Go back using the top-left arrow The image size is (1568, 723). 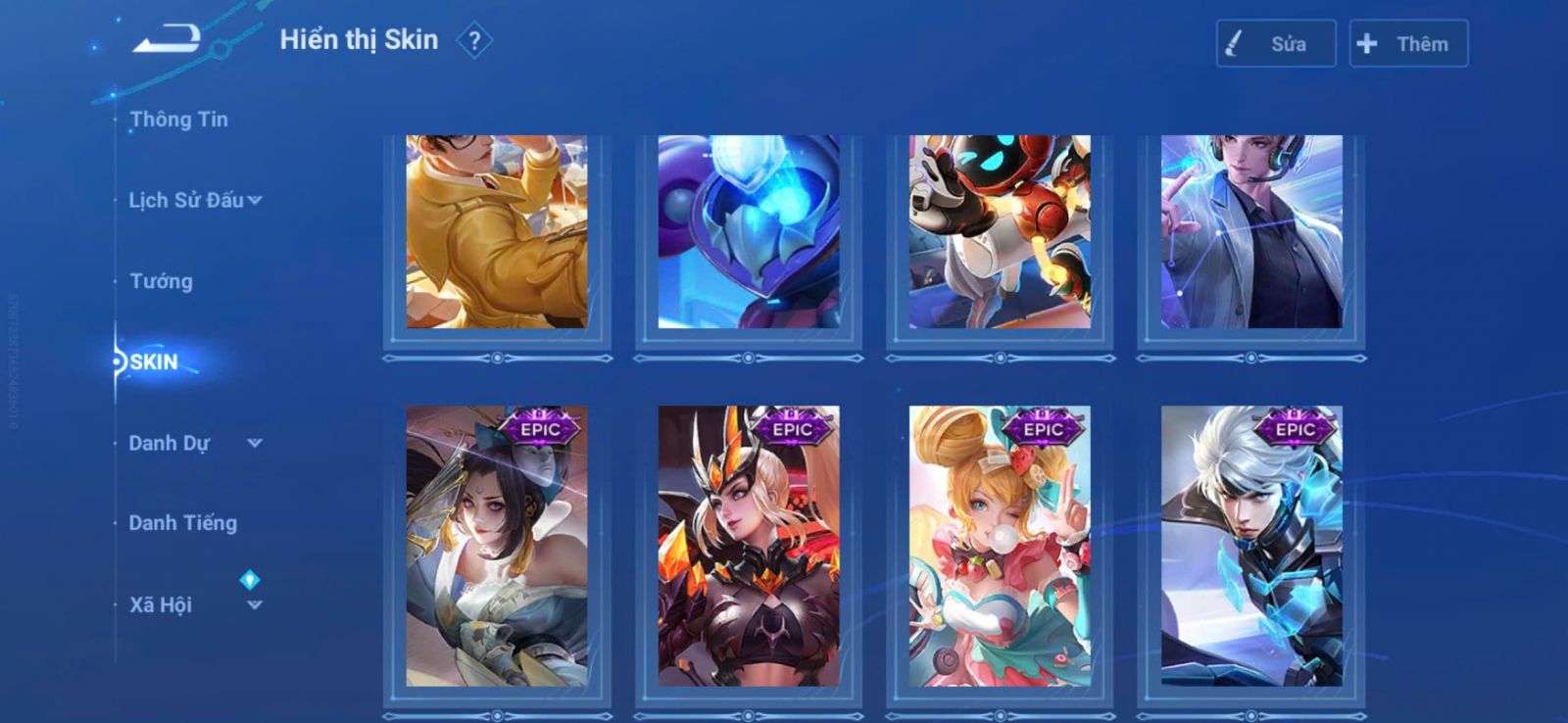167,40
